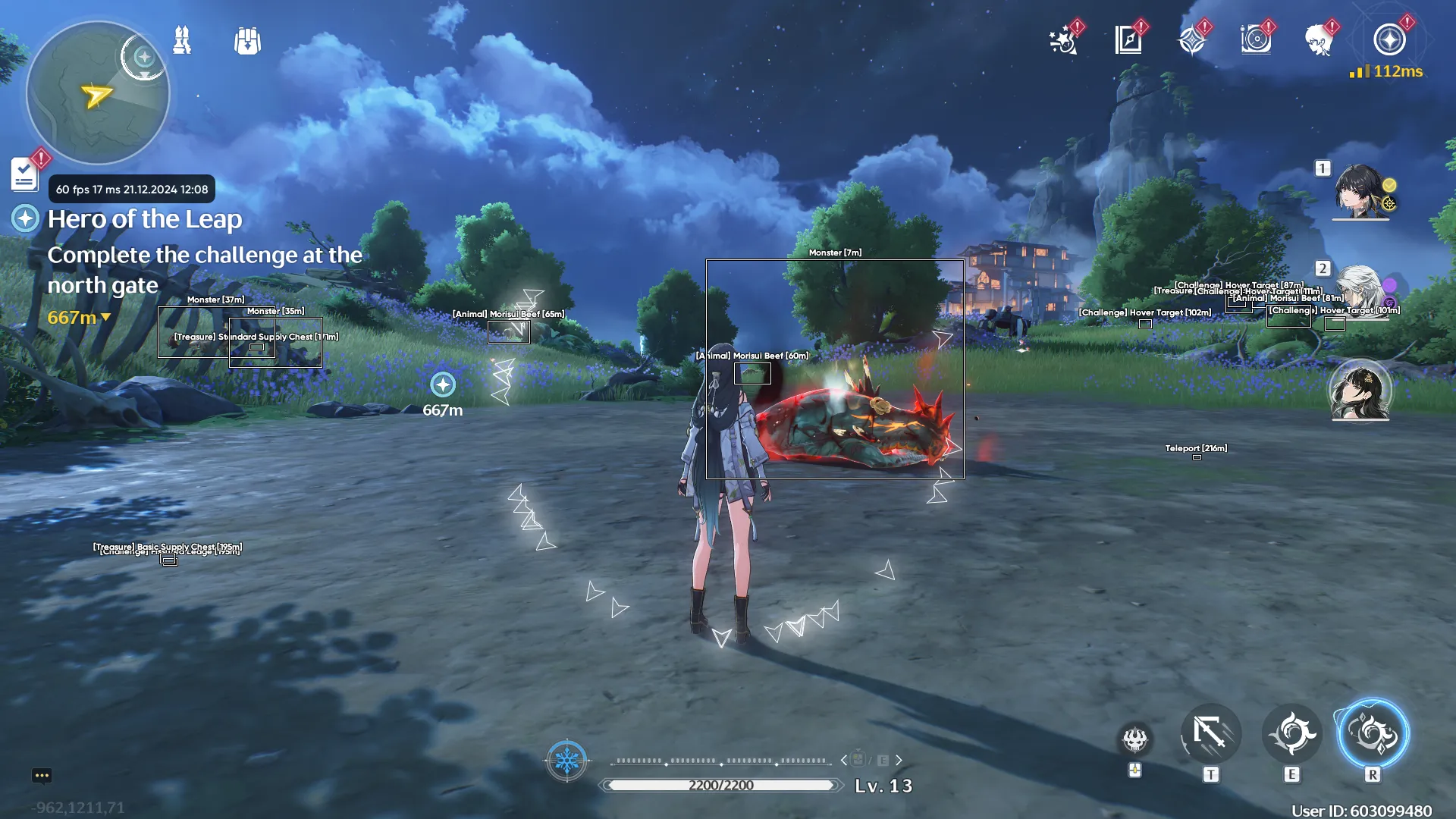Screen dimensions: 1456x819
Task: Switch to white-haired party member slot 2
Action: pos(1360,291)
